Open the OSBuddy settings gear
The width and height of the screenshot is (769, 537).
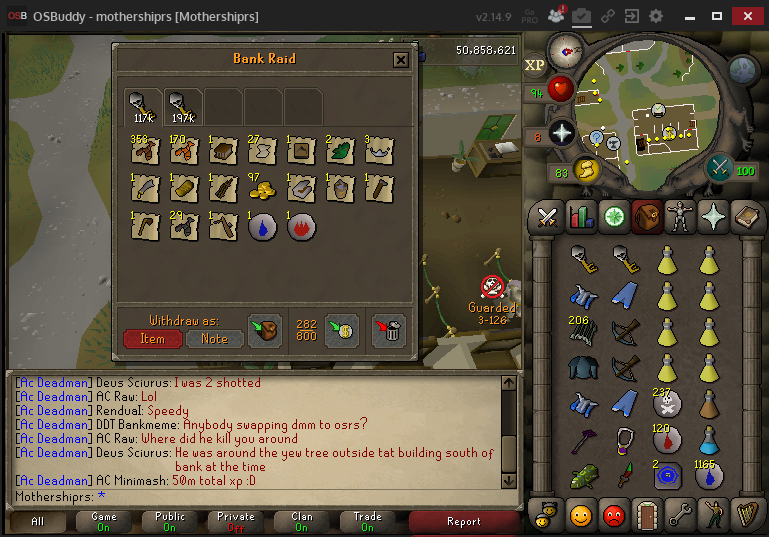(656, 17)
